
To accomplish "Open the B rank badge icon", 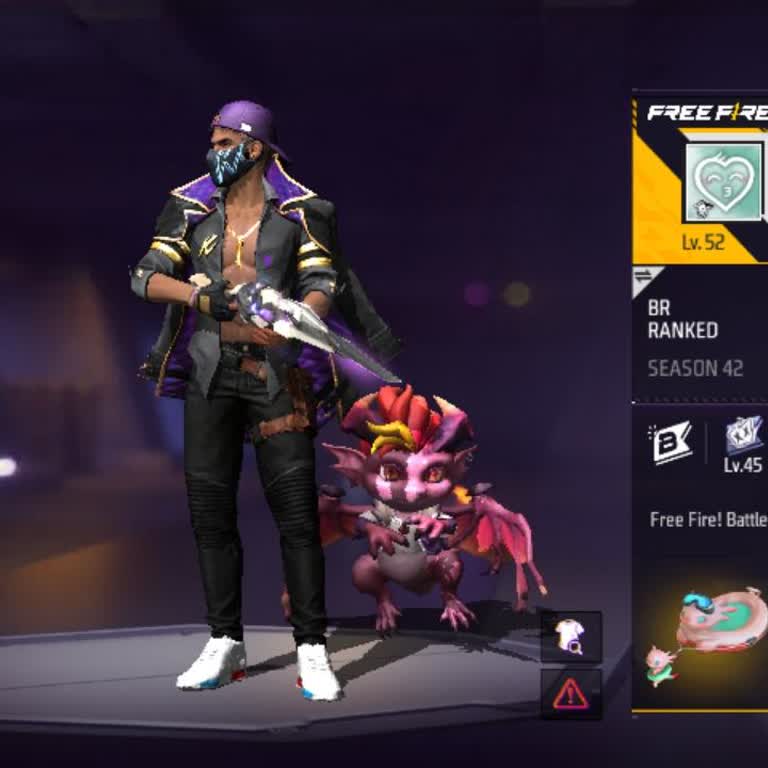I will pyautogui.click(x=672, y=443).
